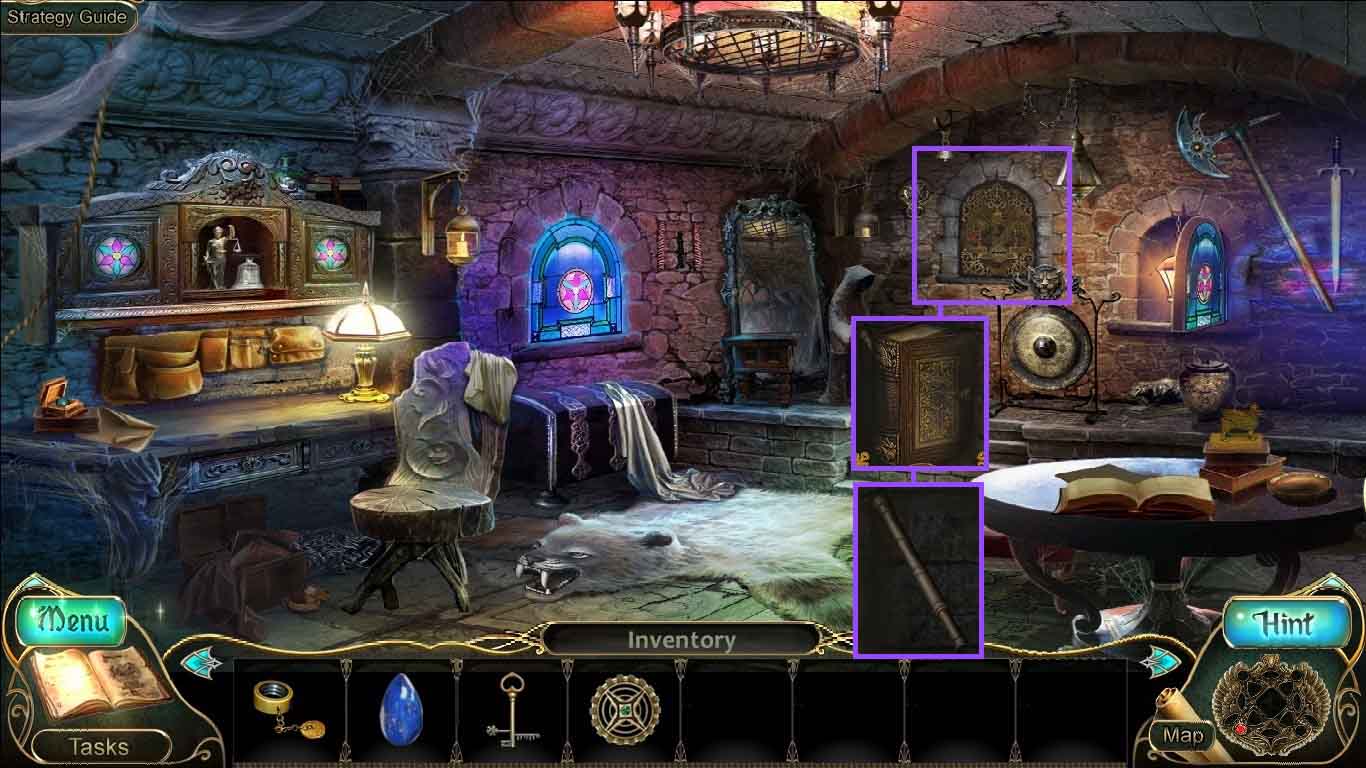Screen dimensions: 1366x768
Task: Open the Strategy Guide
Action: (x=67, y=17)
